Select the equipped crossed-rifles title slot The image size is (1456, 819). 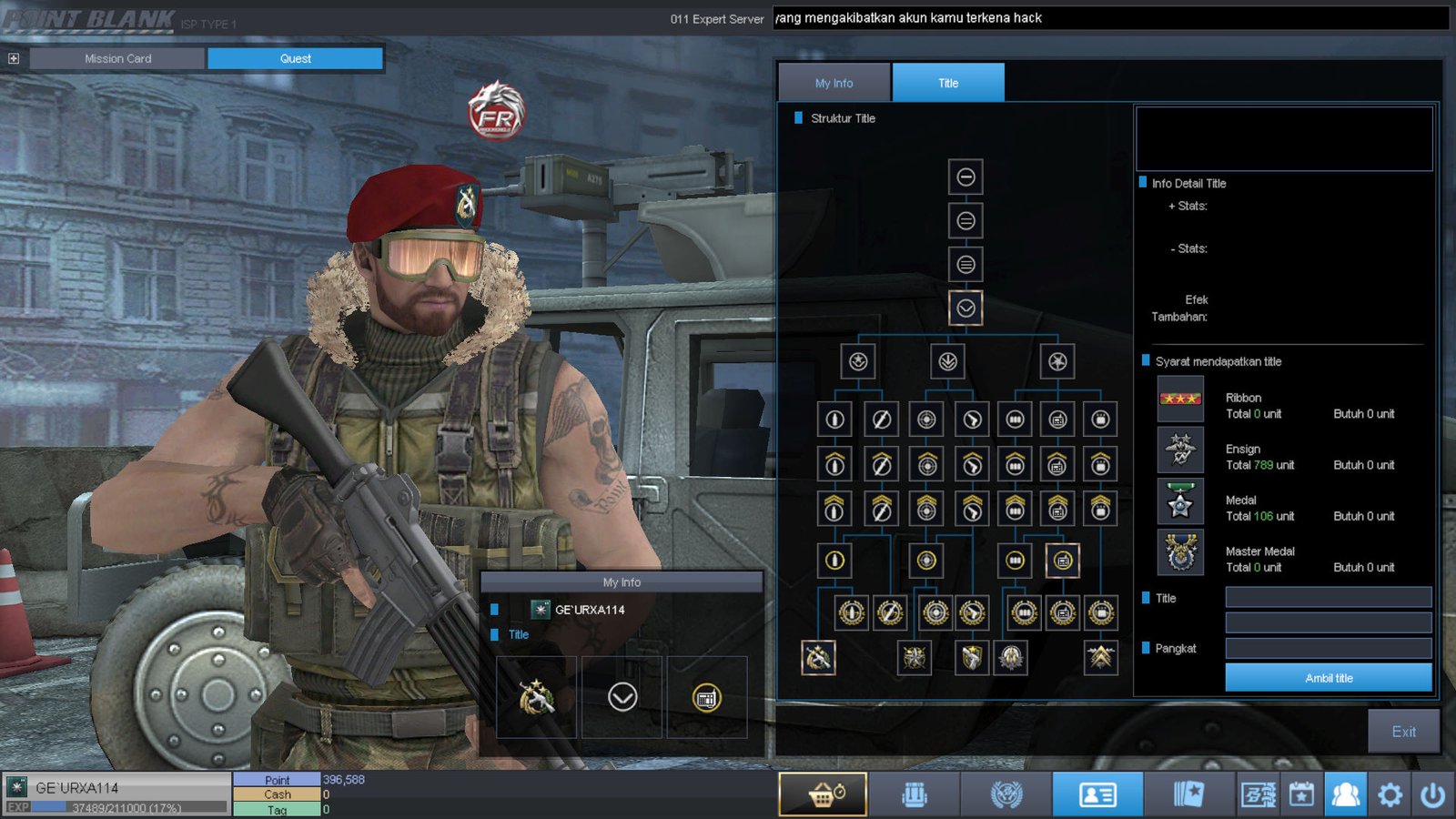536,698
